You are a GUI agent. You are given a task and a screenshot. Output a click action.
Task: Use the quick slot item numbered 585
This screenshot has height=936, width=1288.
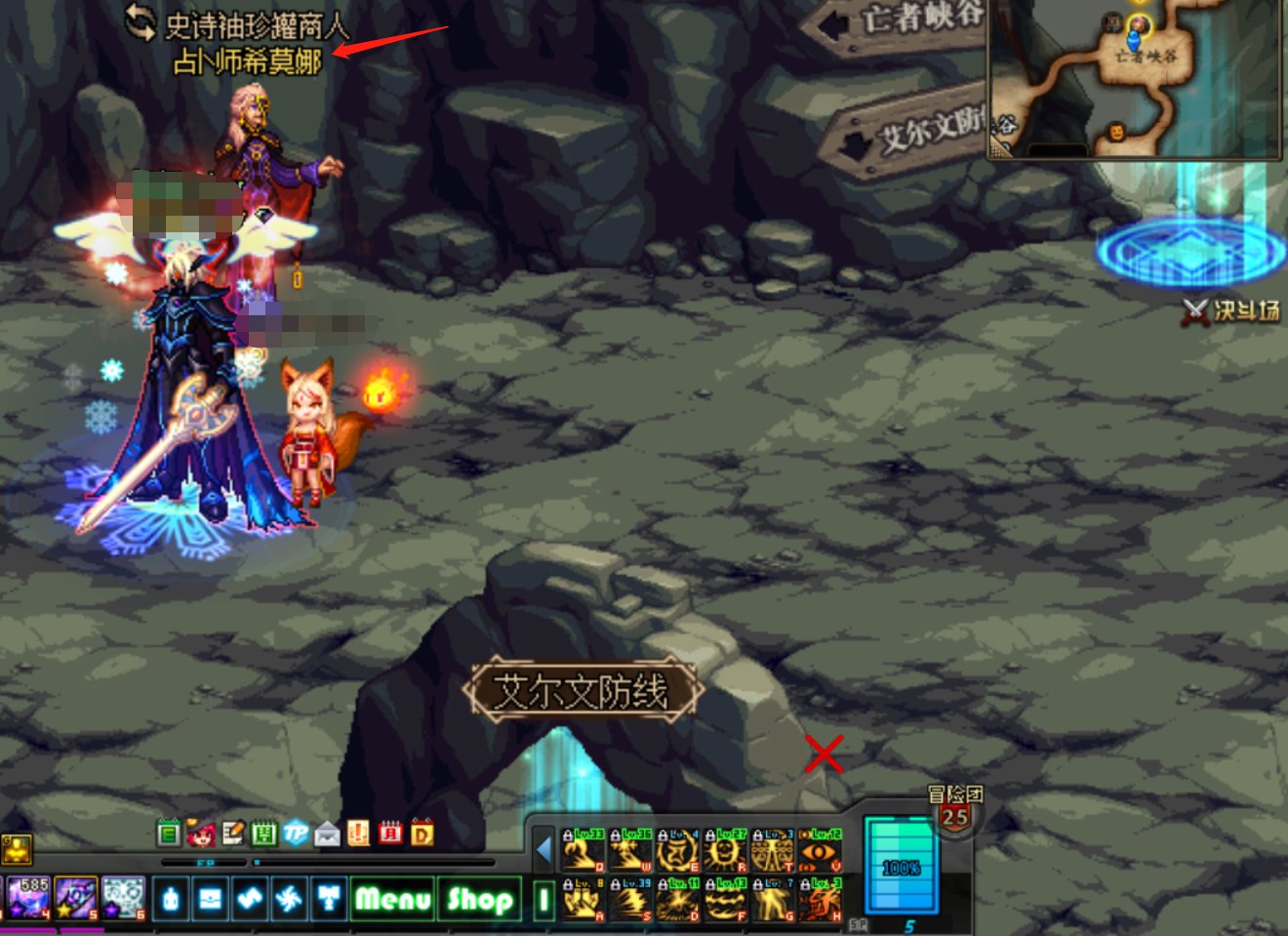click(x=27, y=898)
